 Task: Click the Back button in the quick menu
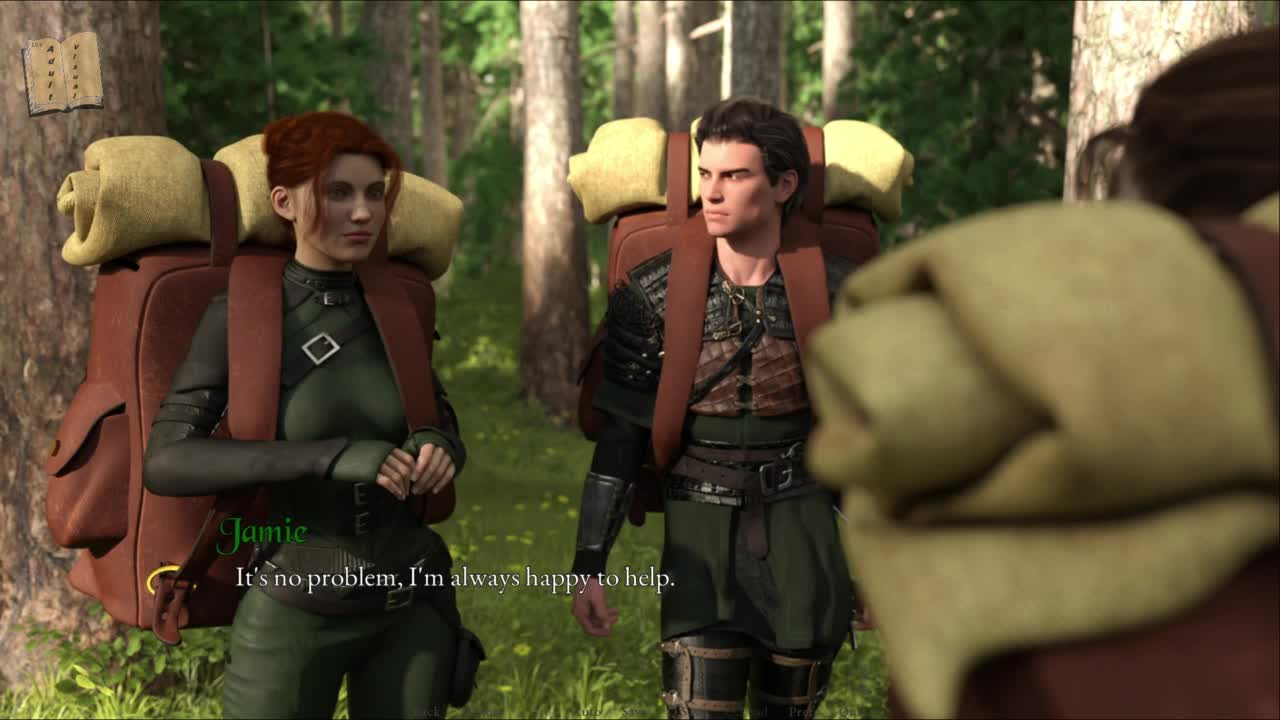coord(429,712)
